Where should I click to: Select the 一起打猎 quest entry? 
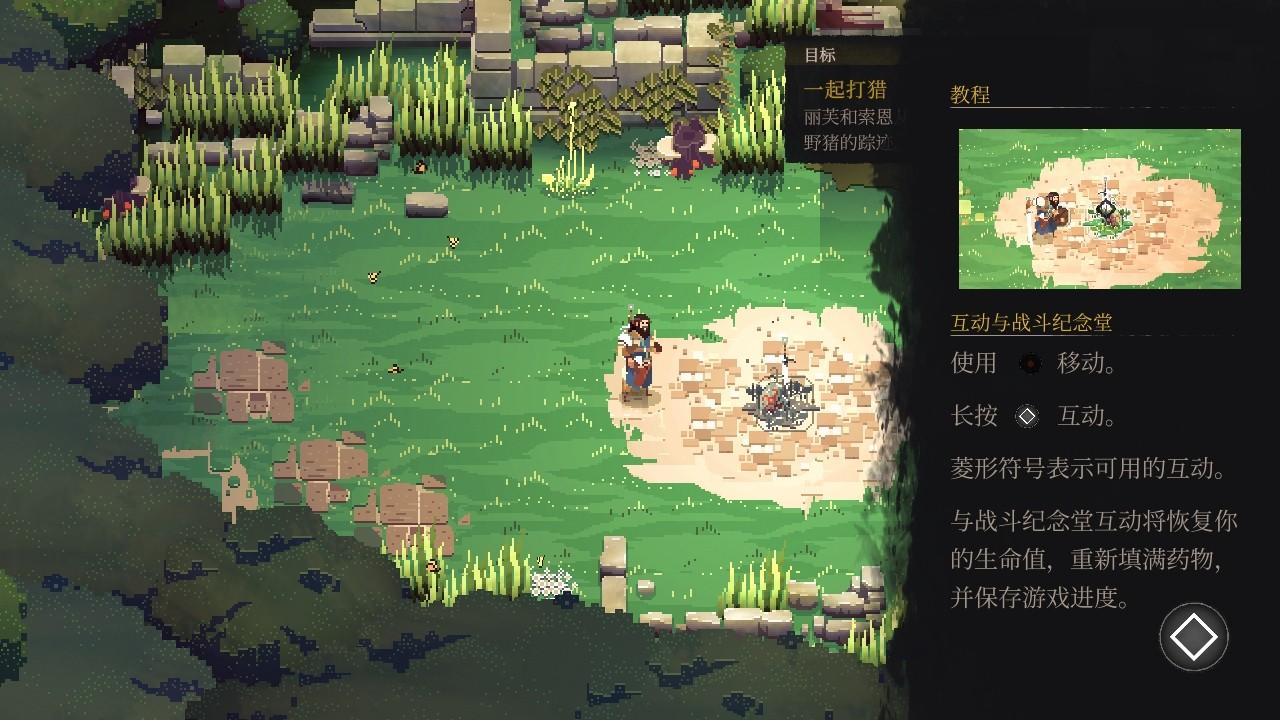[845, 89]
